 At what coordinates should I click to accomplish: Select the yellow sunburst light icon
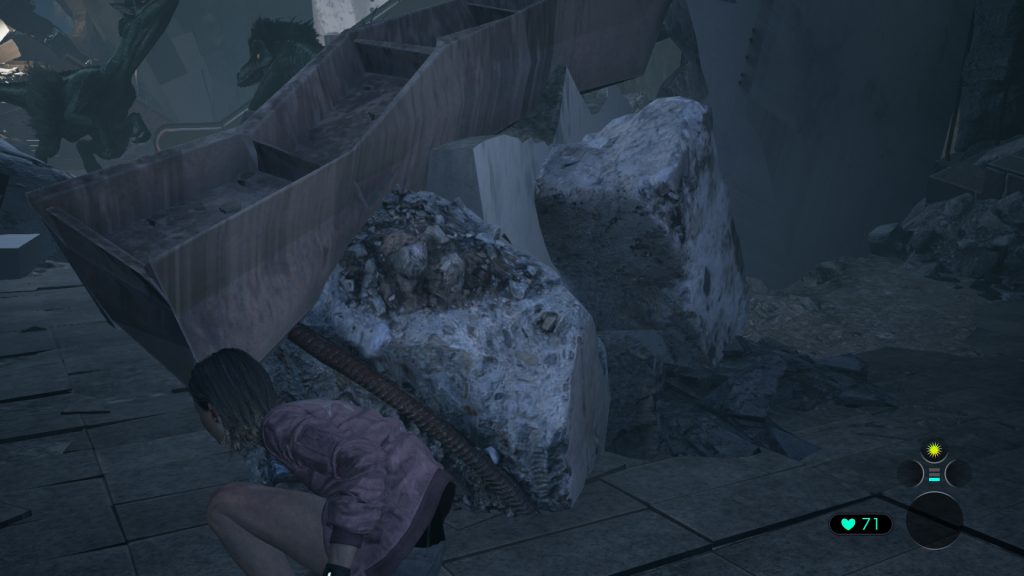[x=934, y=447]
